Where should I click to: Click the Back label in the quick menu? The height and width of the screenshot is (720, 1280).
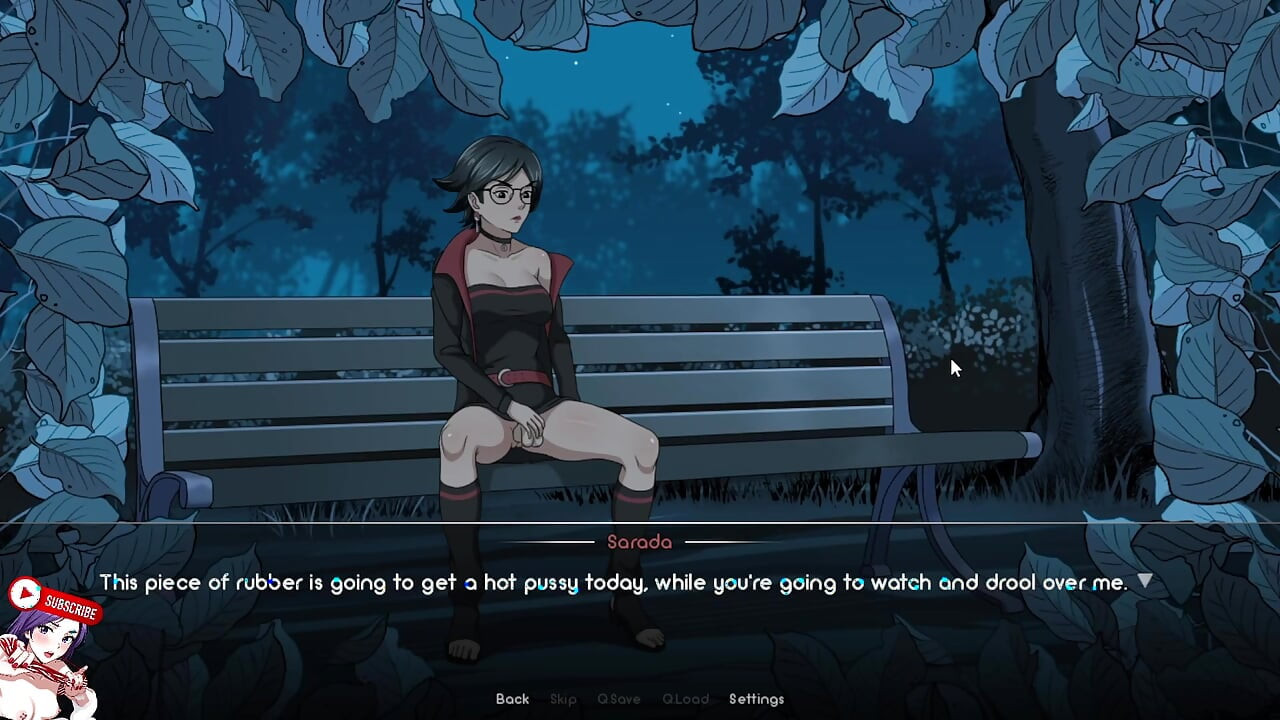point(512,699)
